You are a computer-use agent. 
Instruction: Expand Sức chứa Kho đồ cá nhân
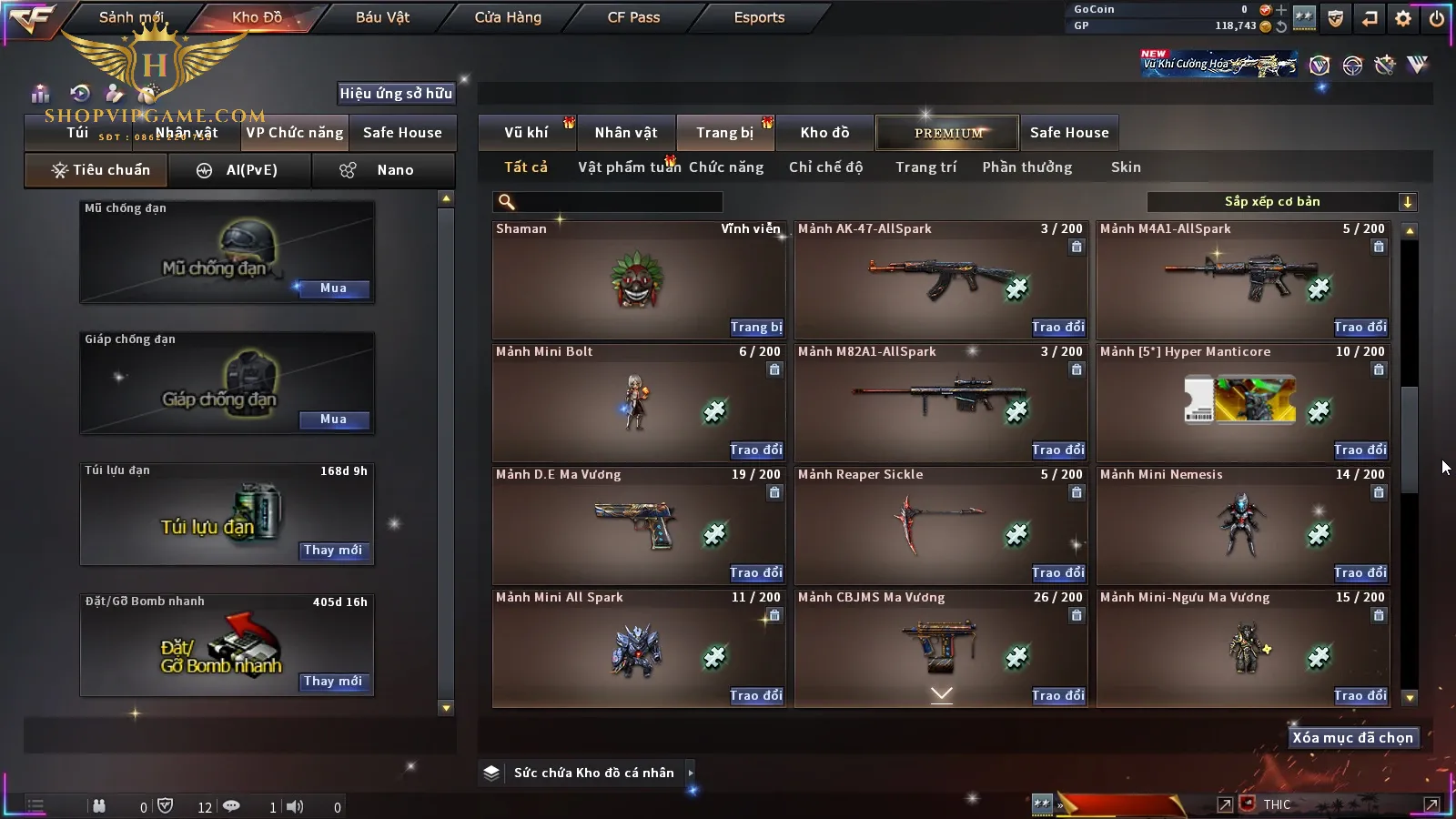(x=691, y=773)
